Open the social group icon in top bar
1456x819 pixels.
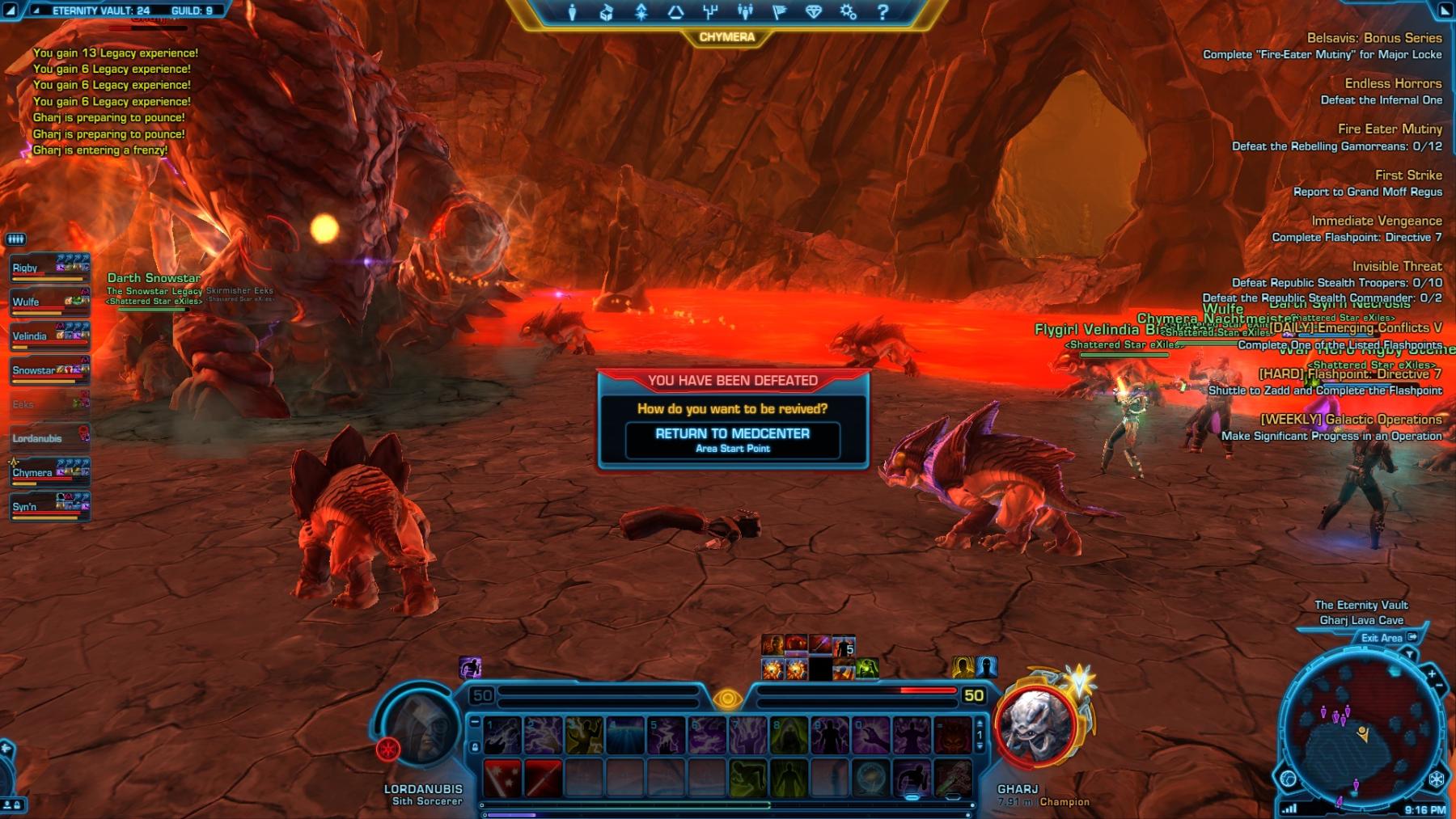coord(745,12)
